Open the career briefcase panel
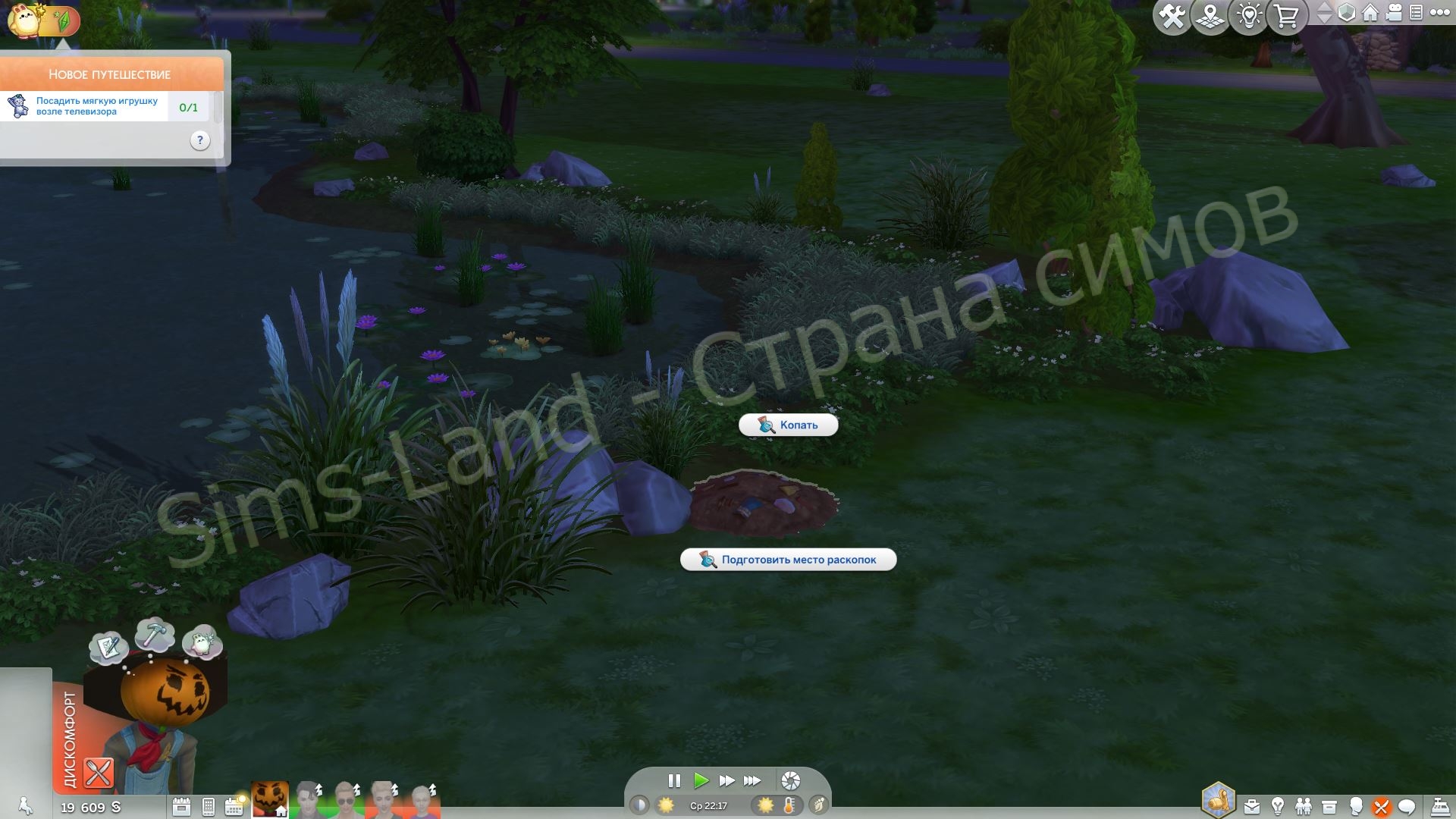Viewport: 1456px width, 819px height. [x=1252, y=807]
